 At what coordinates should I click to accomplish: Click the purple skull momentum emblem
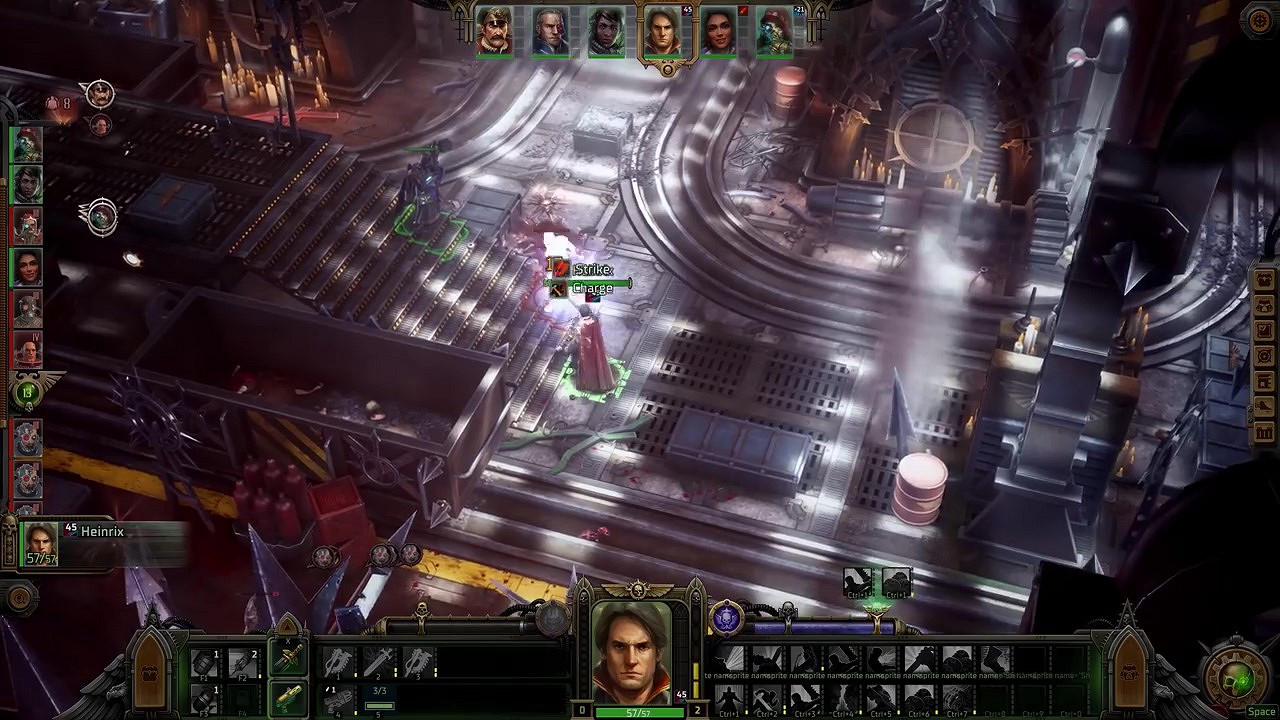click(x=727, y=618)
